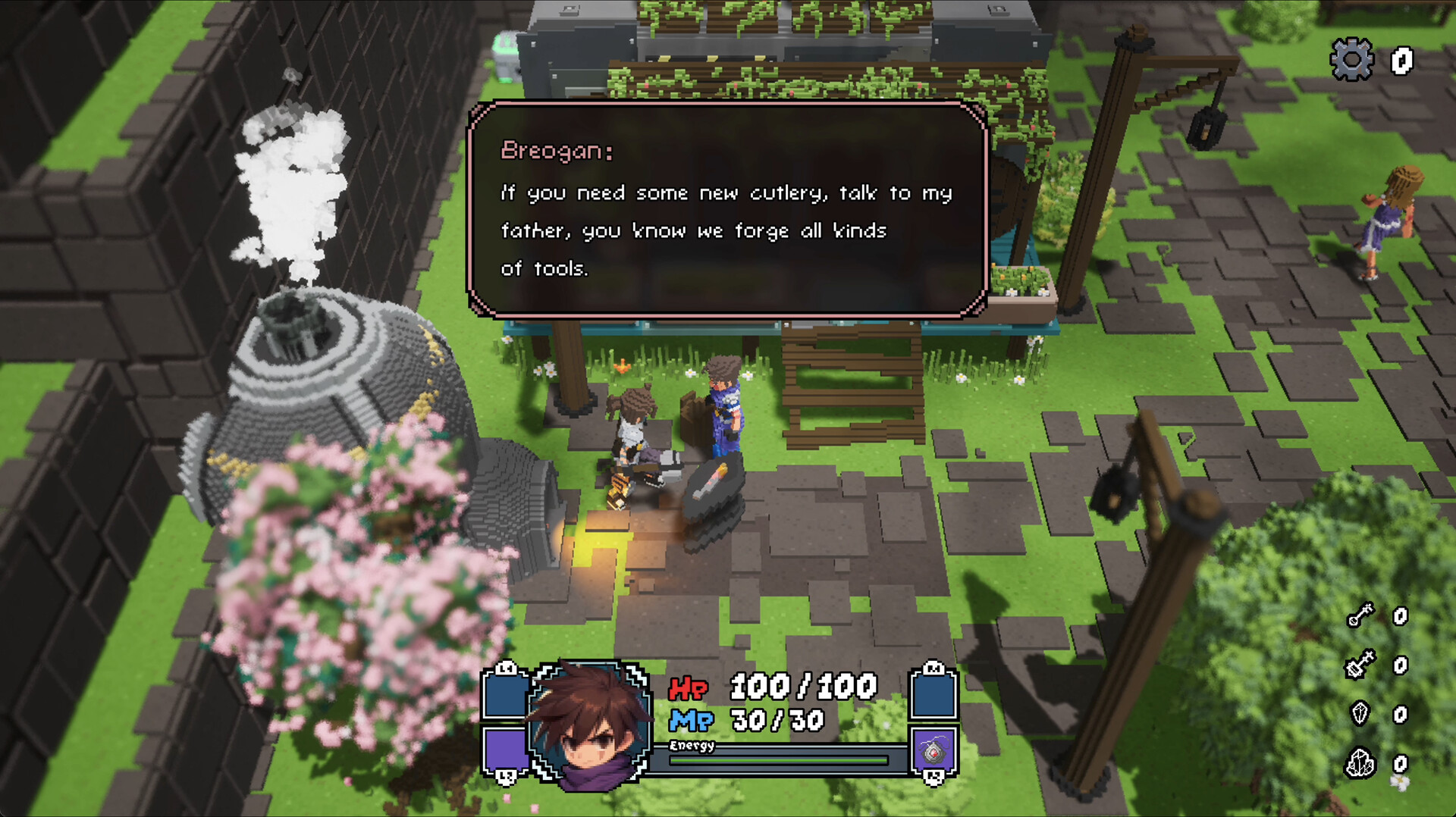1456x817 pixels.
Task: Click the HP label in the HUD
Action: click(x=689, y=688)
